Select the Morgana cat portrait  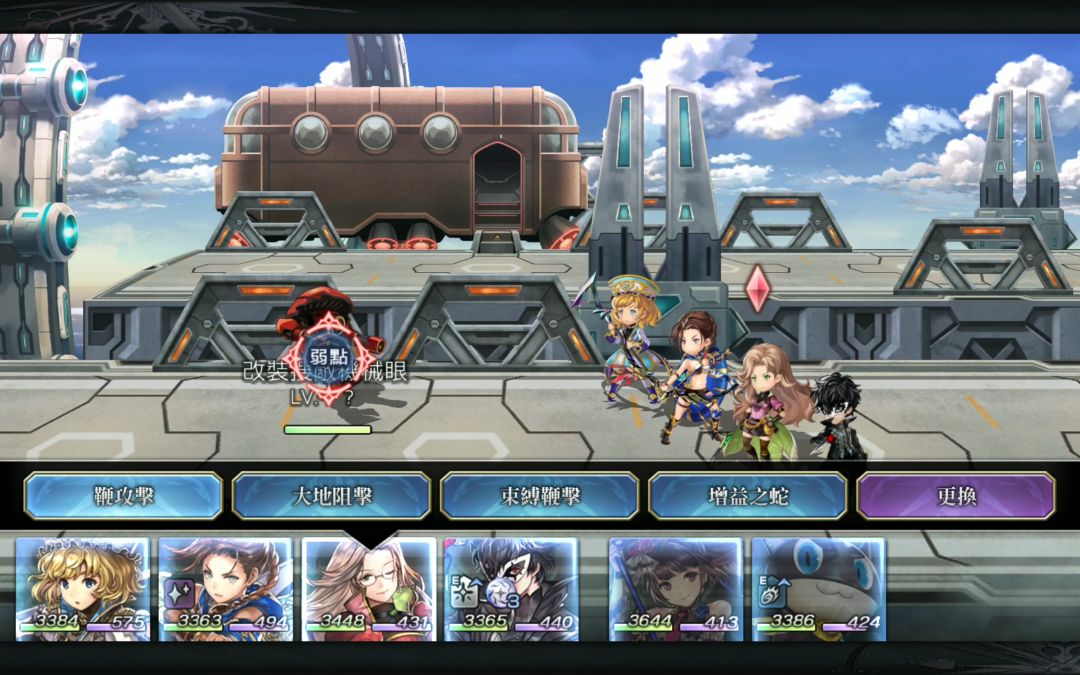[x=818, y=588]
